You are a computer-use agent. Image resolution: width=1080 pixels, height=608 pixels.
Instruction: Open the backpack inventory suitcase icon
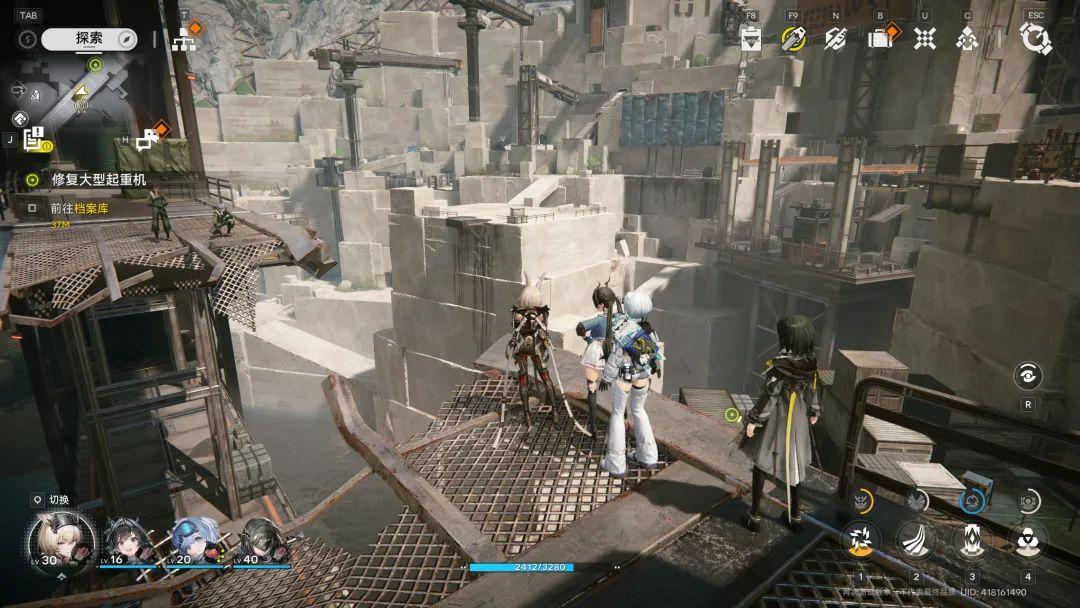click(x=880, y=38)
